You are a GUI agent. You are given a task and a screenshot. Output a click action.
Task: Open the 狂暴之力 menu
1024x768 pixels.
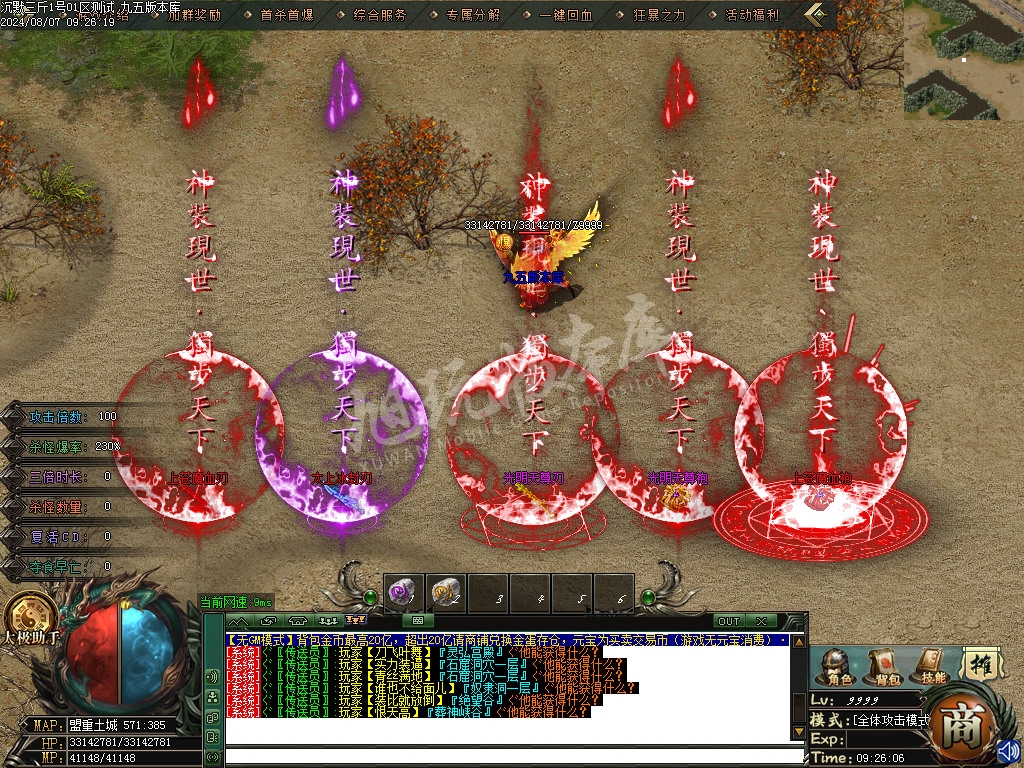coord(659,15)
